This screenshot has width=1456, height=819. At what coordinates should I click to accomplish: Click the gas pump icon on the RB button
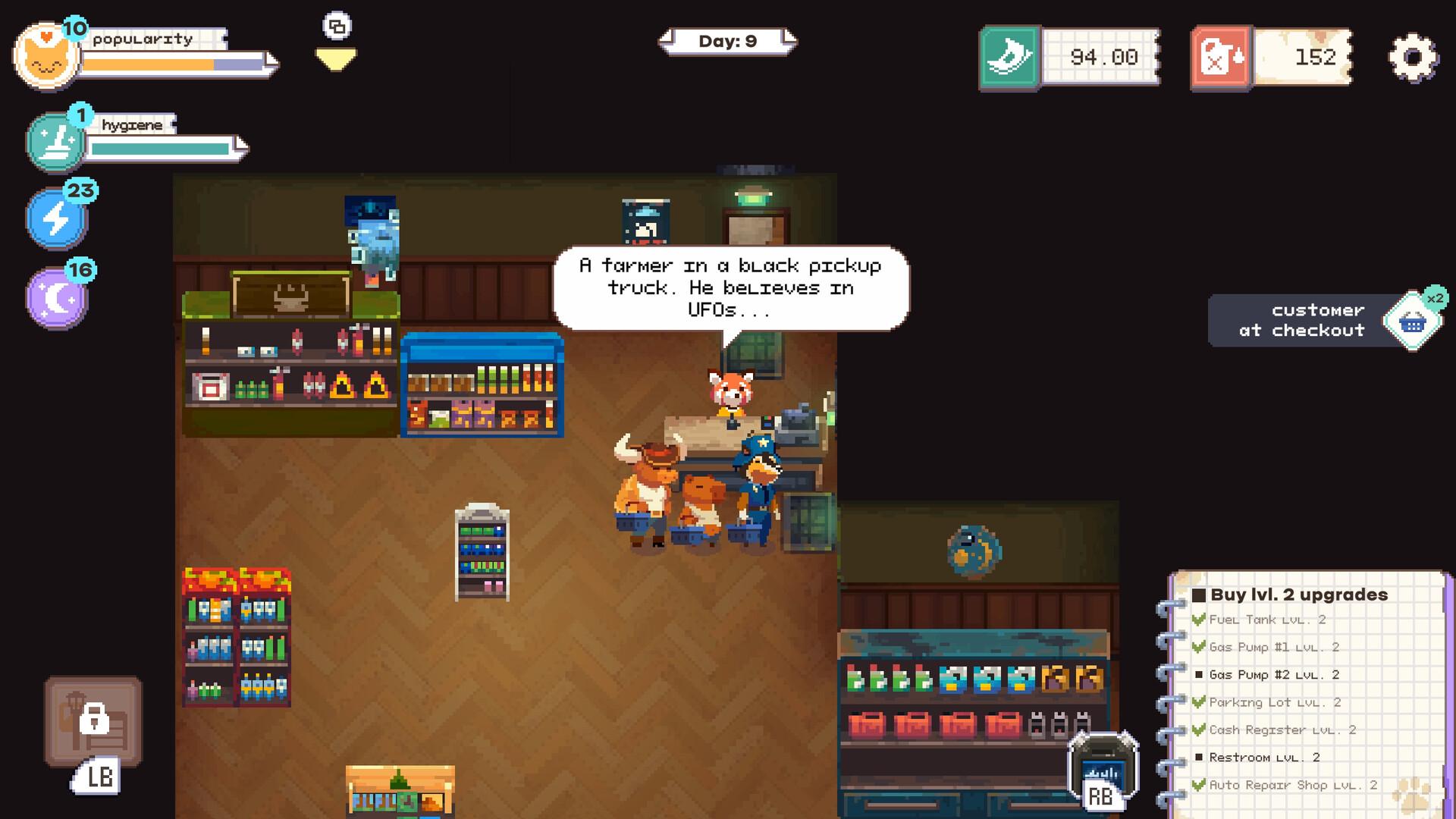pos(1101,766)
